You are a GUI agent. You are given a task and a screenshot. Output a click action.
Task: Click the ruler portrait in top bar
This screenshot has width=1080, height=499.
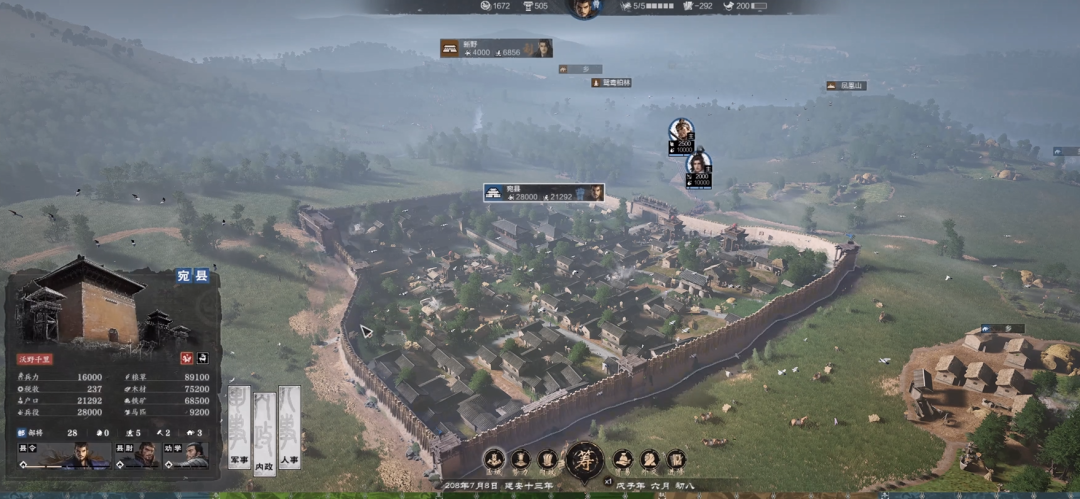(582, 8)
